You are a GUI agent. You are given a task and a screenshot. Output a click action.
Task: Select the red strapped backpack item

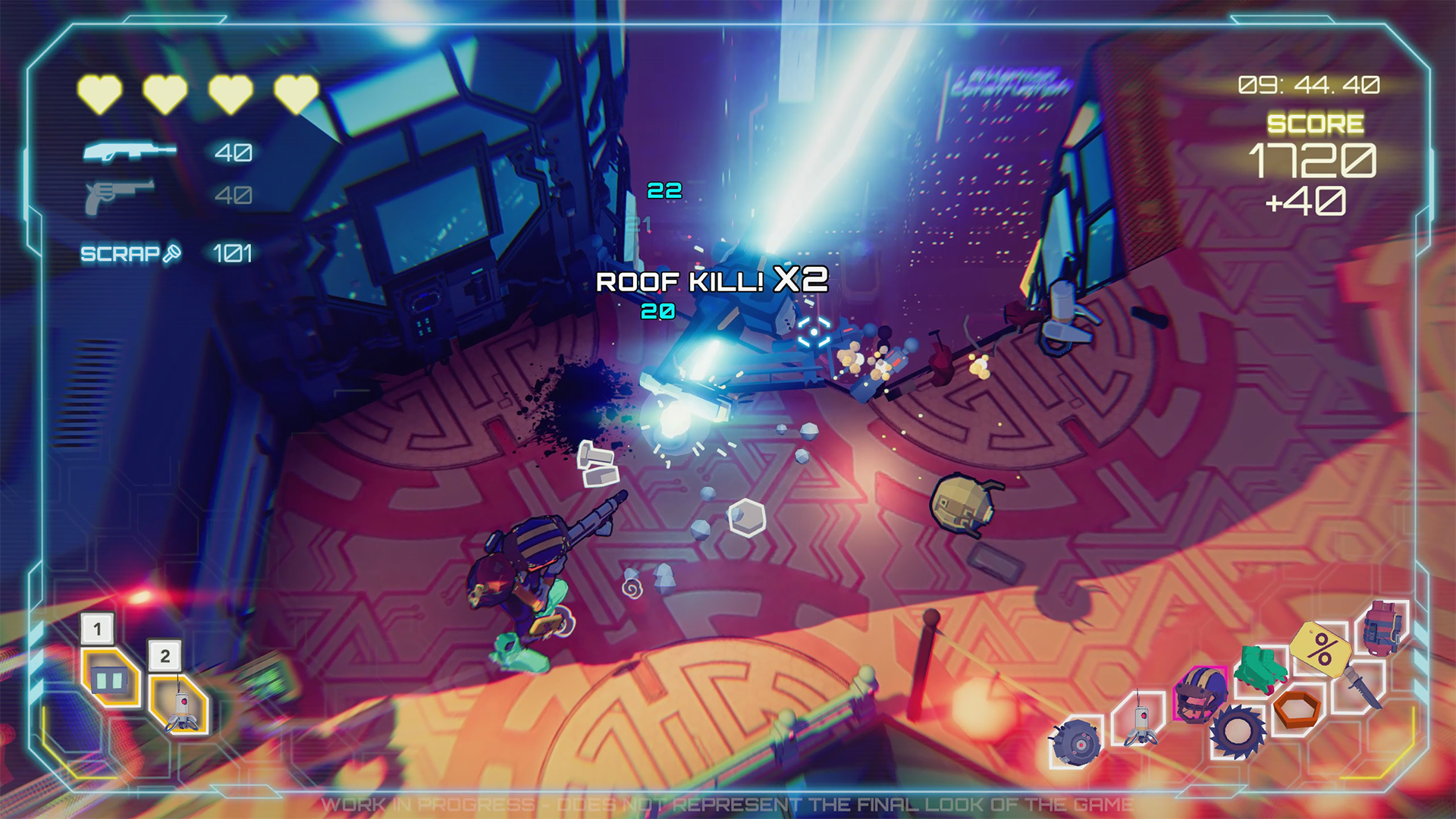[1384, 627]
